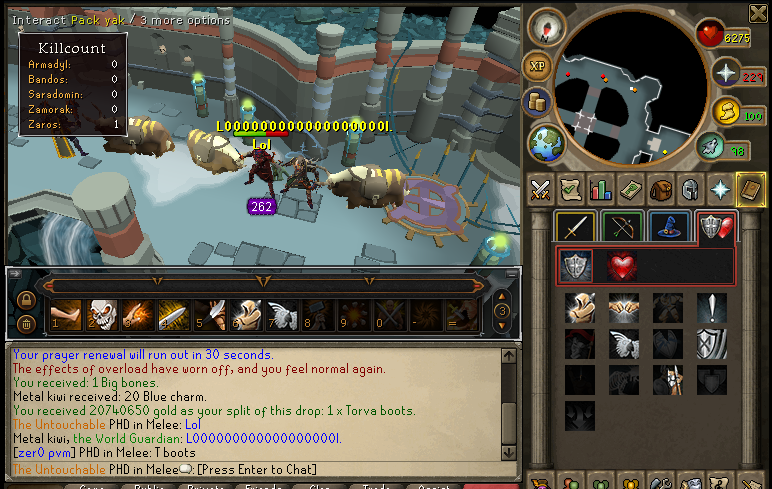Open the worn equipment helmet tab
772x489 pixels.
[688, 189]
